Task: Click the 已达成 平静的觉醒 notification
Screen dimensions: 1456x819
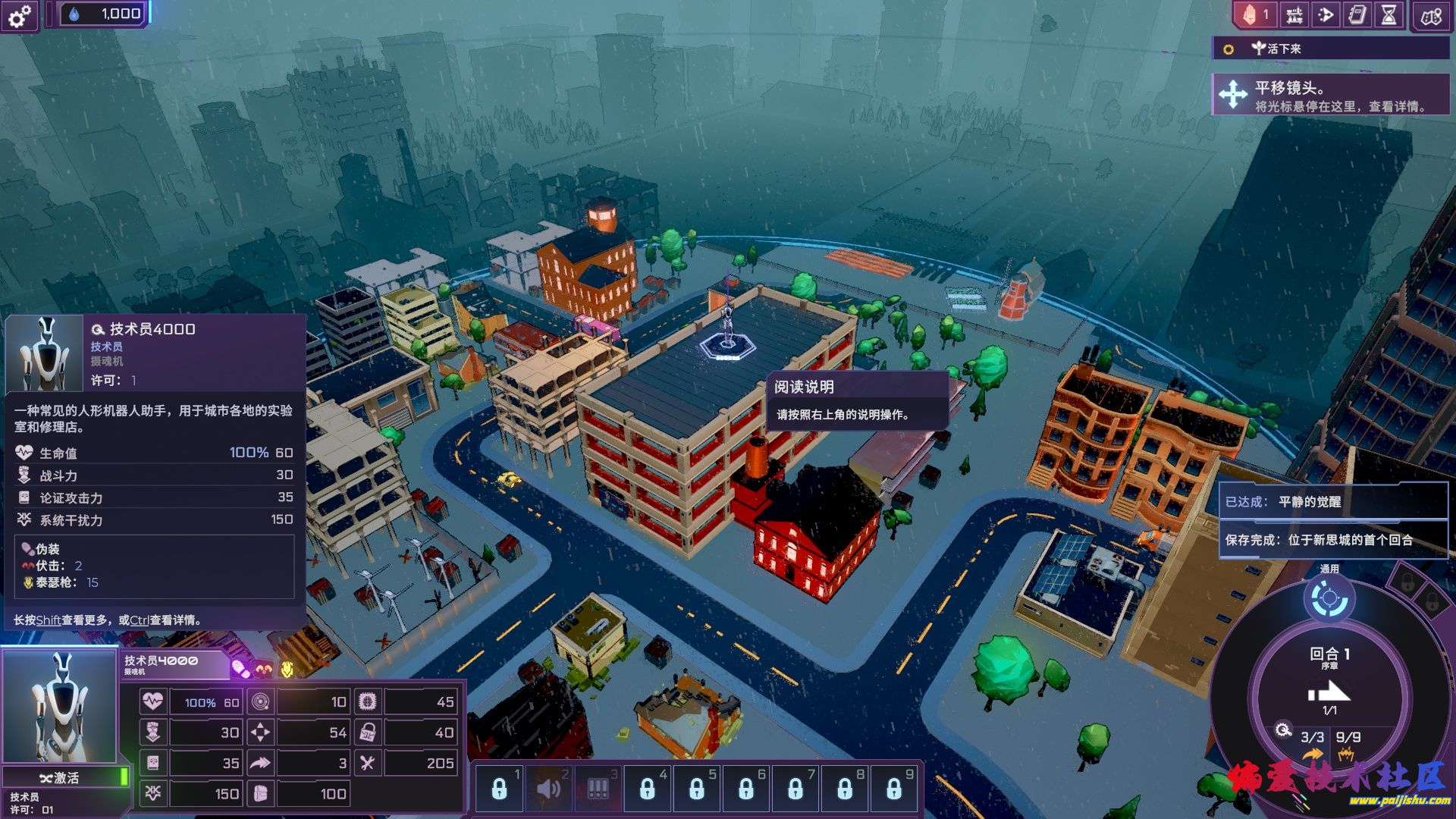Action: (x=1332, y=501)
